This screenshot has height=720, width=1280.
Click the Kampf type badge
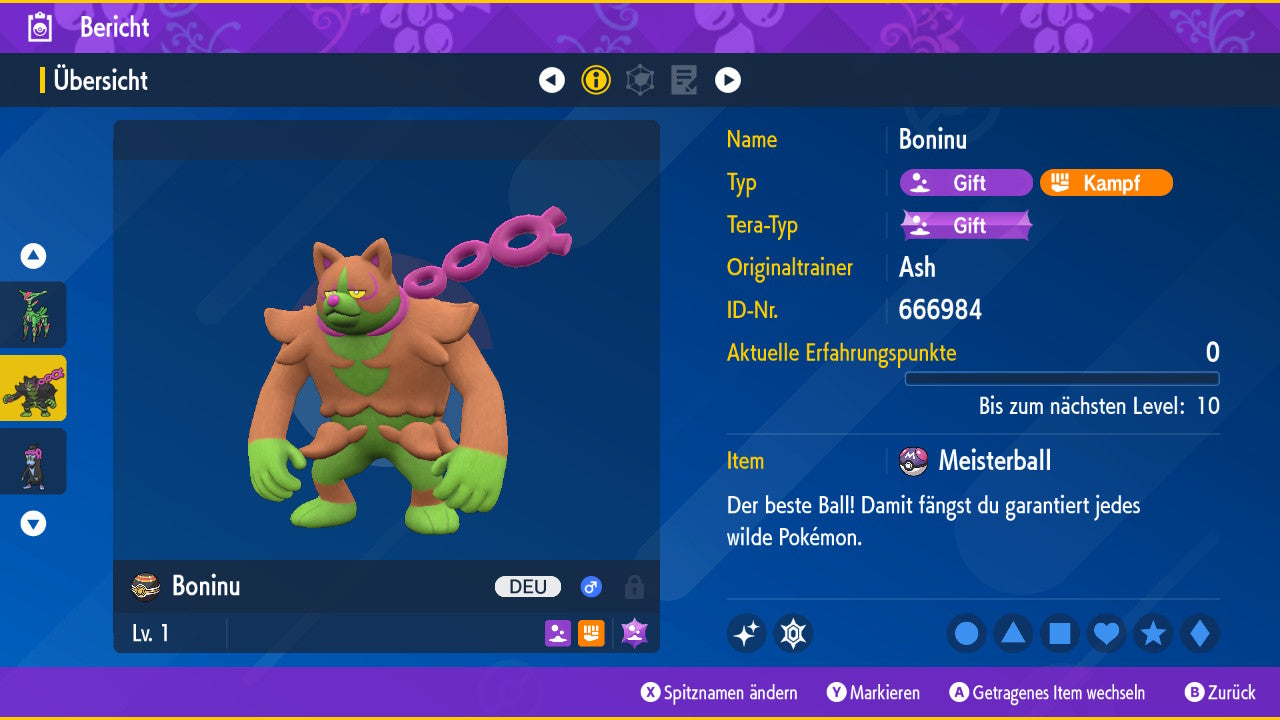(x=1106, y=183)
